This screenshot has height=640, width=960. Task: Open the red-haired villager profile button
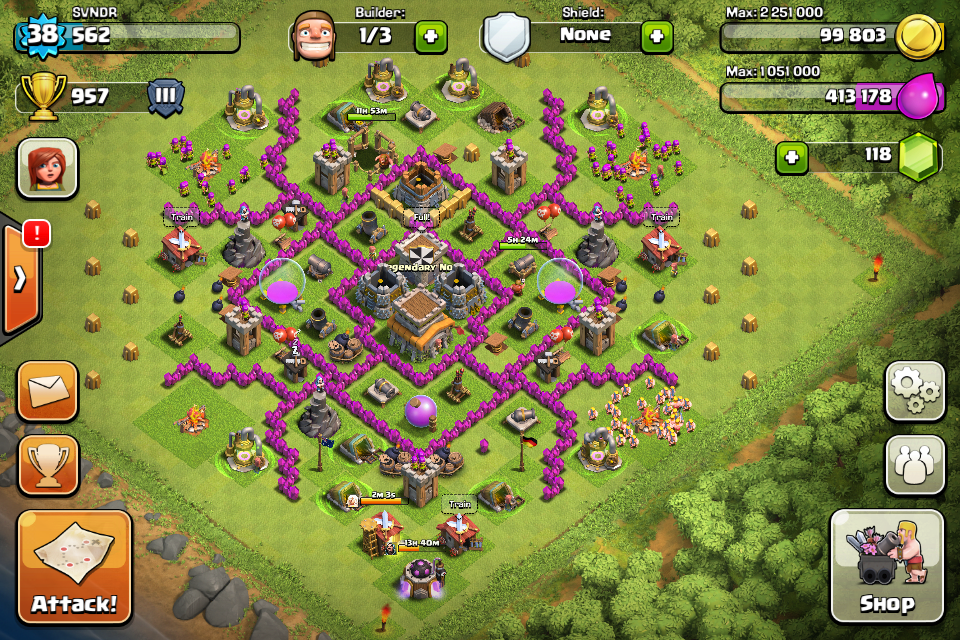(x=47, y=168)
